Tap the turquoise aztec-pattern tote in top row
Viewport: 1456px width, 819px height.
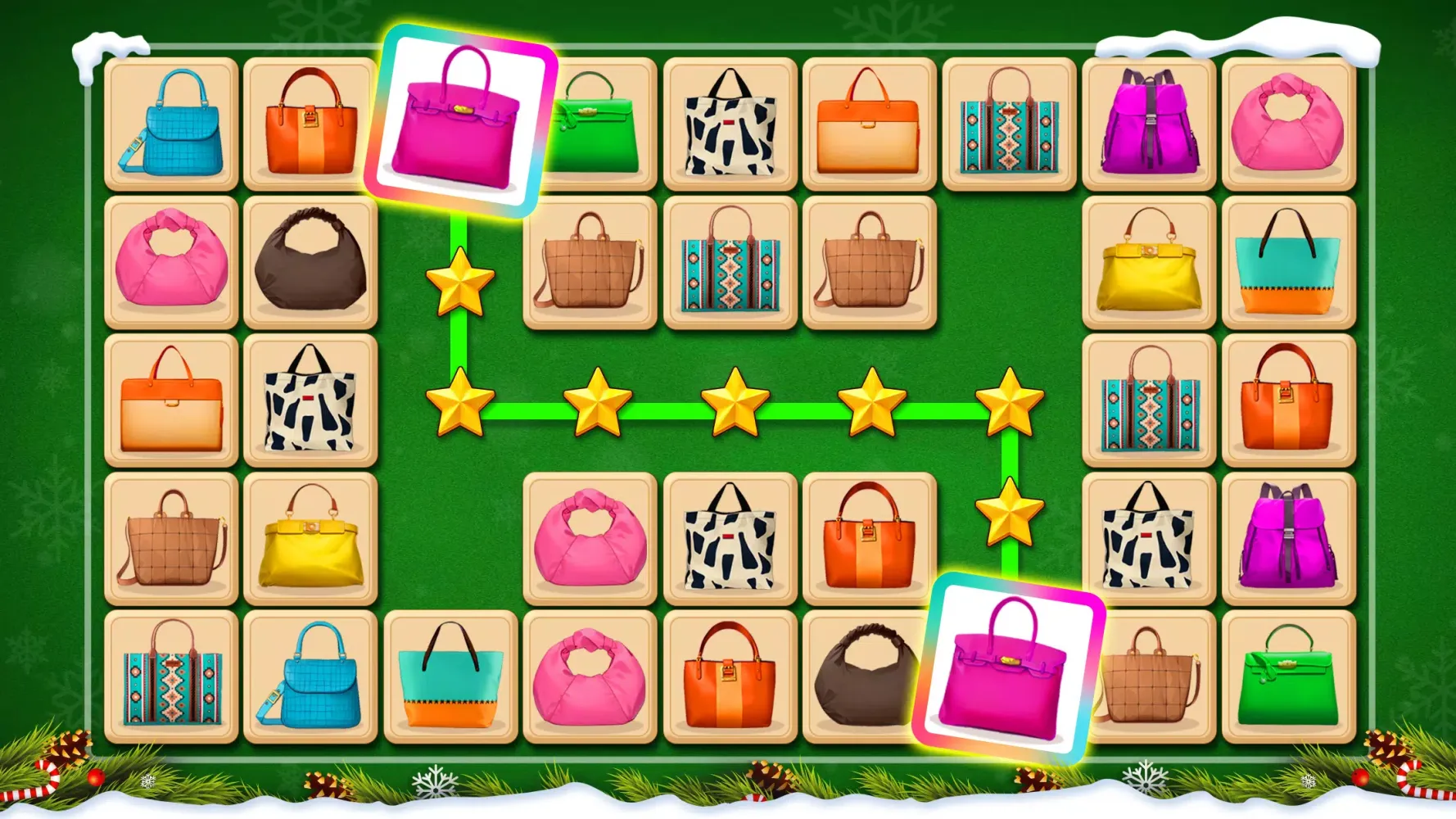pos(1011,123)
